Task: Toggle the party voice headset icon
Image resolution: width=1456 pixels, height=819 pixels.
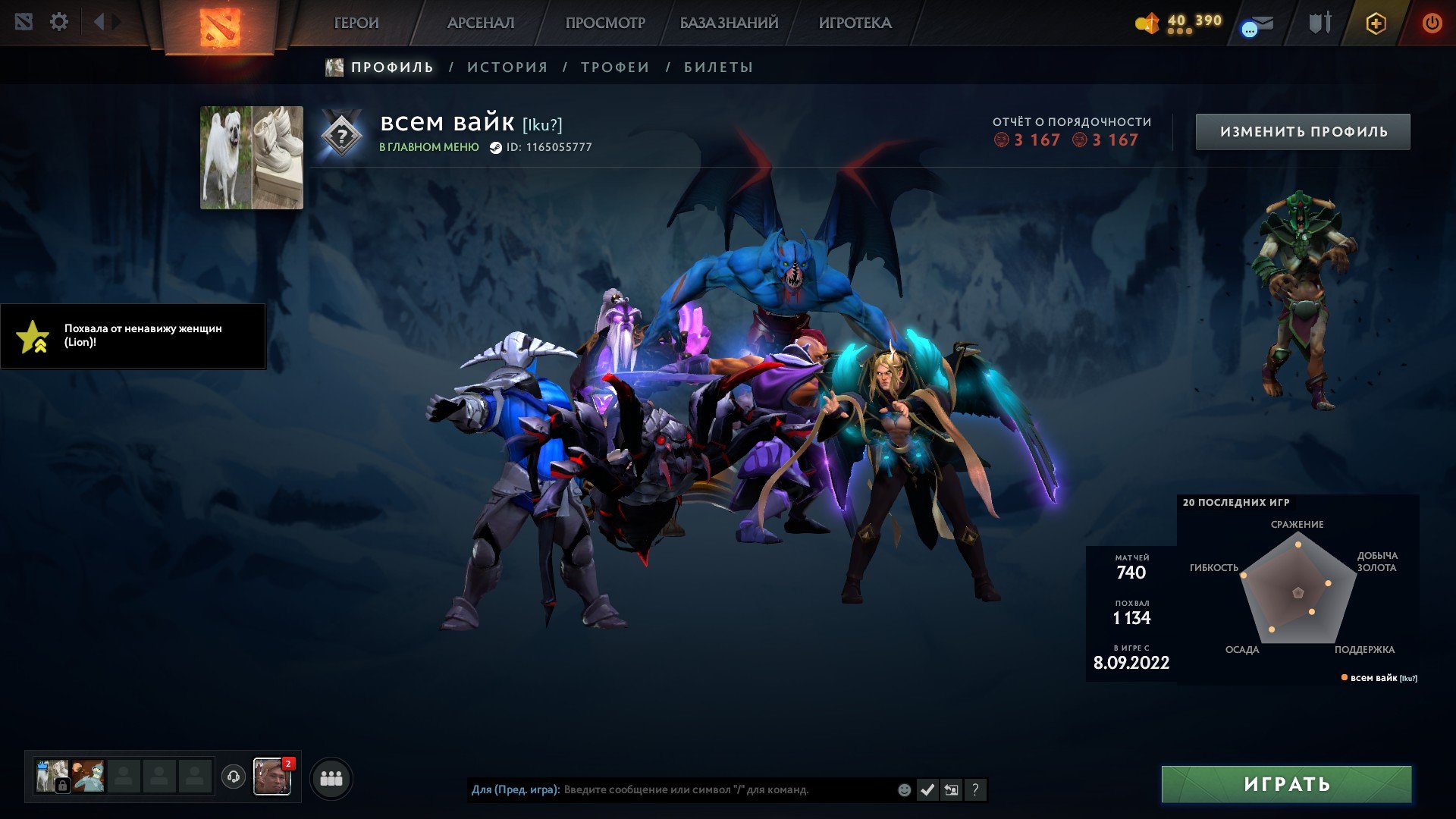Action: click(234, 777)
